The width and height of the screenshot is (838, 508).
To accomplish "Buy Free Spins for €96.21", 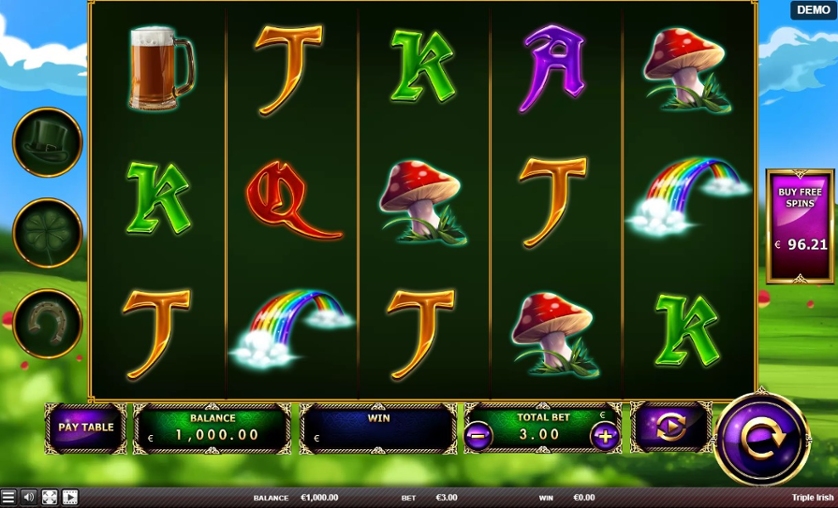I will (x=800, y=226).
